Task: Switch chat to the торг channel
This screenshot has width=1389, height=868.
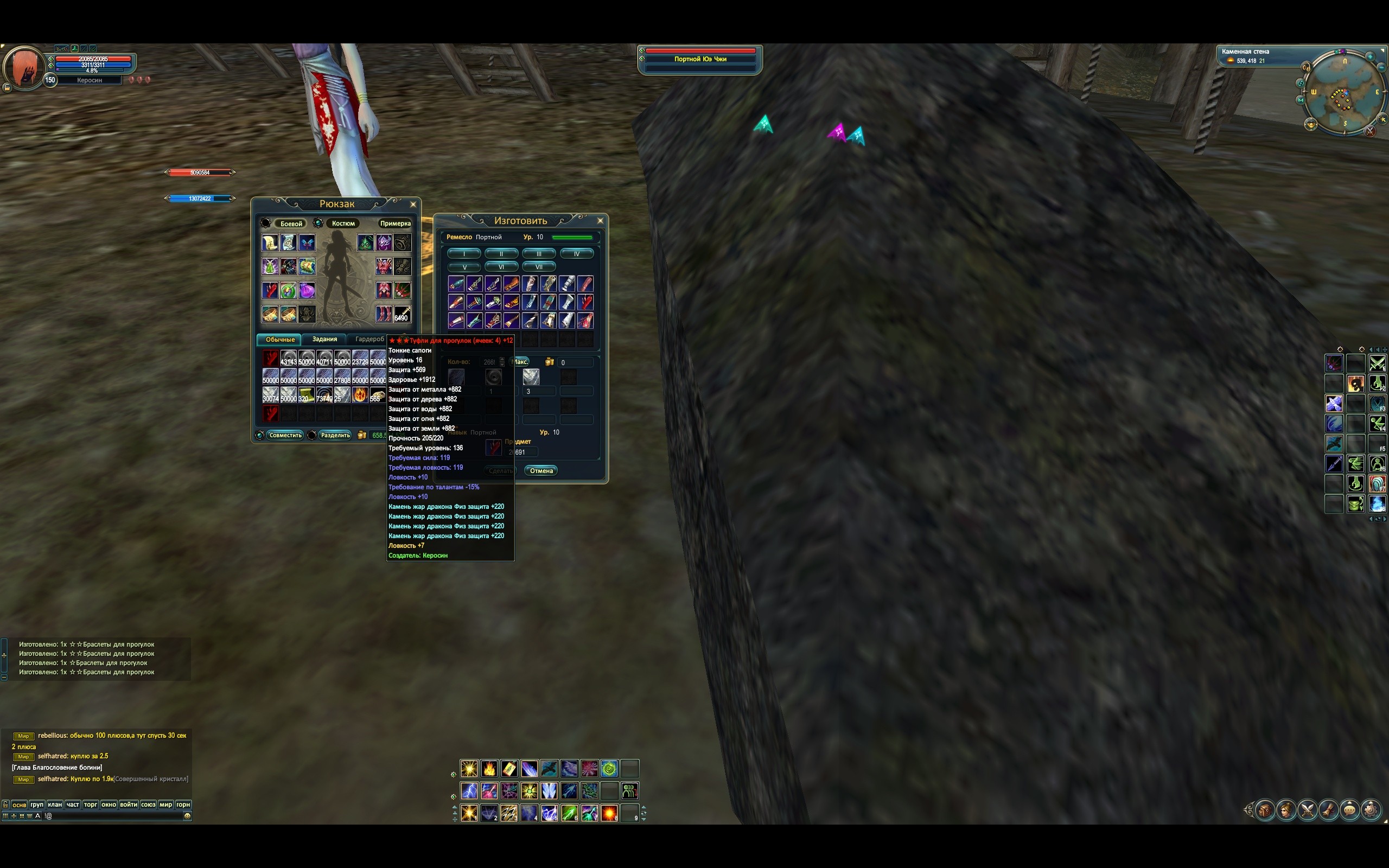Action: [x=91, y=805]
